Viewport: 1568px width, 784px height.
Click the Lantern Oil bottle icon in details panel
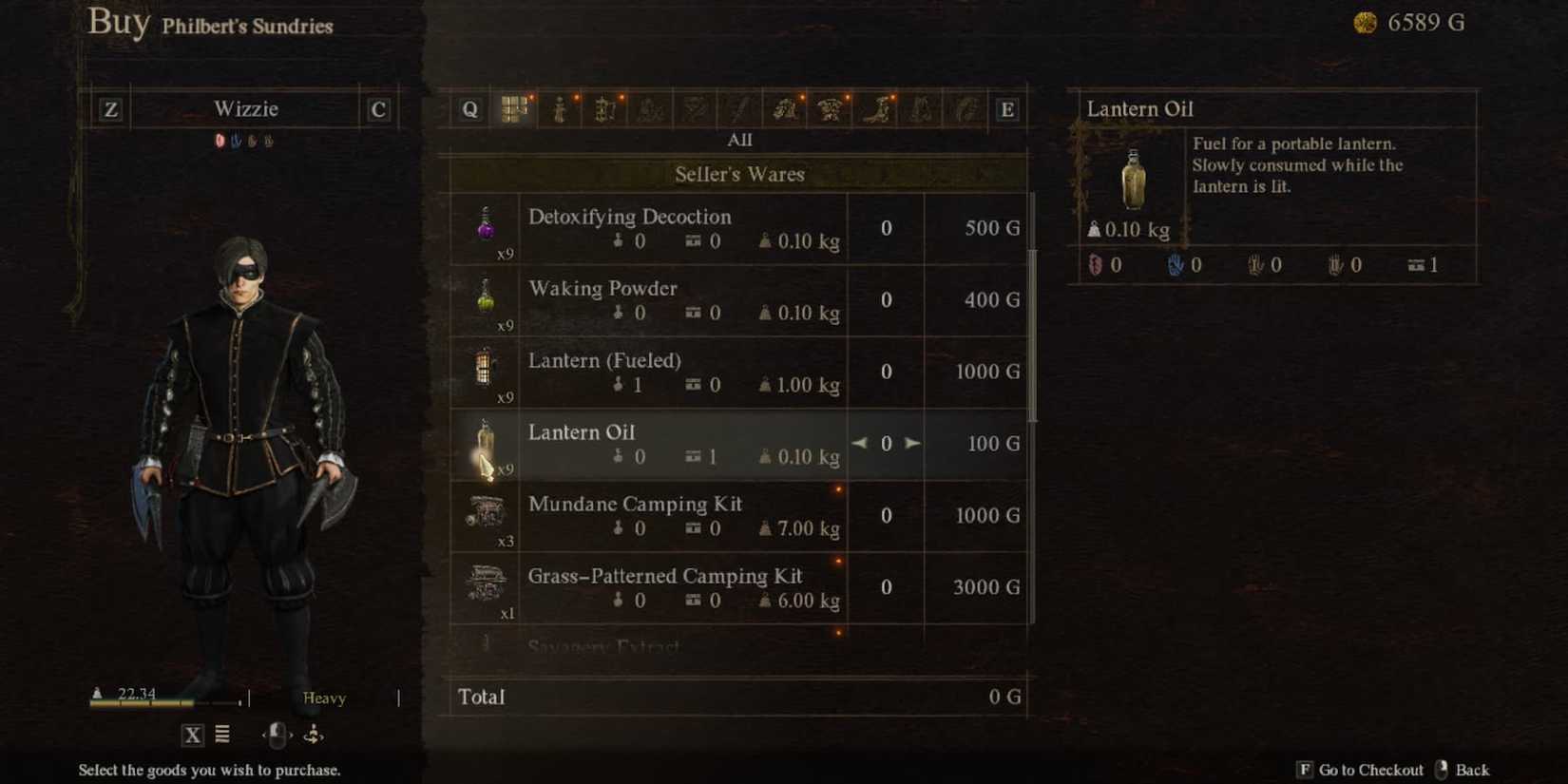click(x=1133, y=181)
